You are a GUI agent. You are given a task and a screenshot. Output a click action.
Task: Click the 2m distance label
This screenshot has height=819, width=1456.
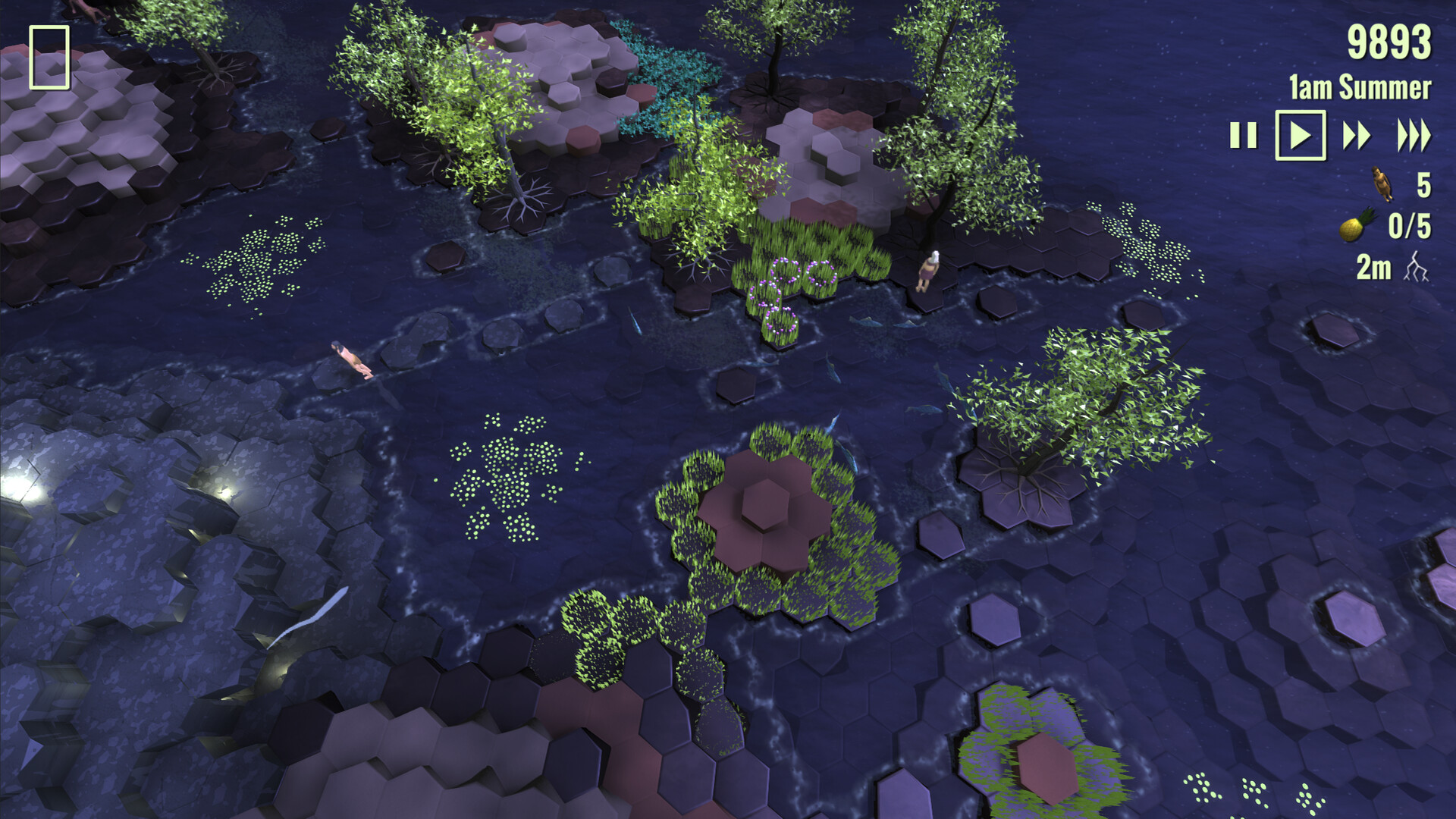[1374, 267]
